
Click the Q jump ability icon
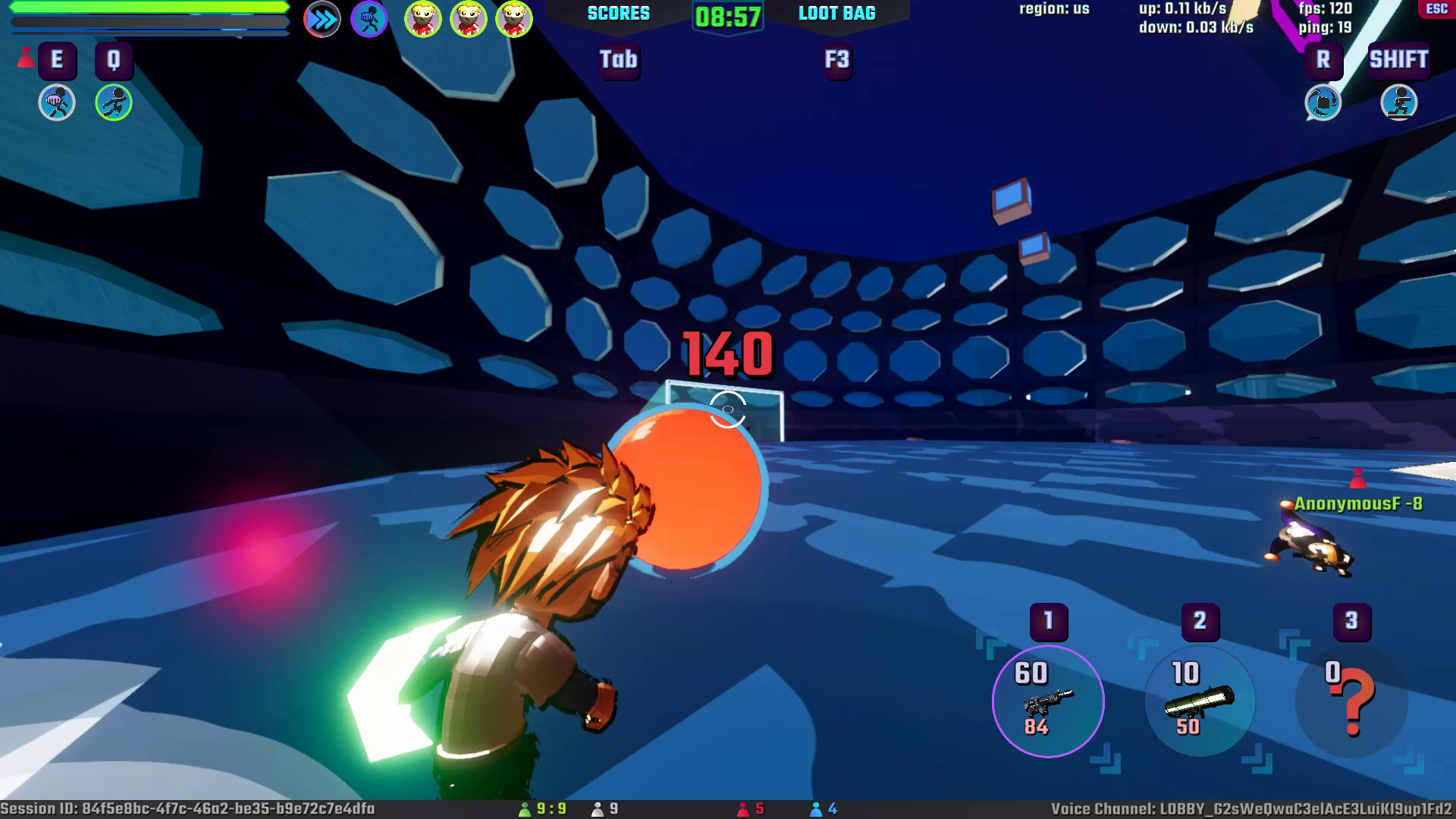tap(112, 104)
